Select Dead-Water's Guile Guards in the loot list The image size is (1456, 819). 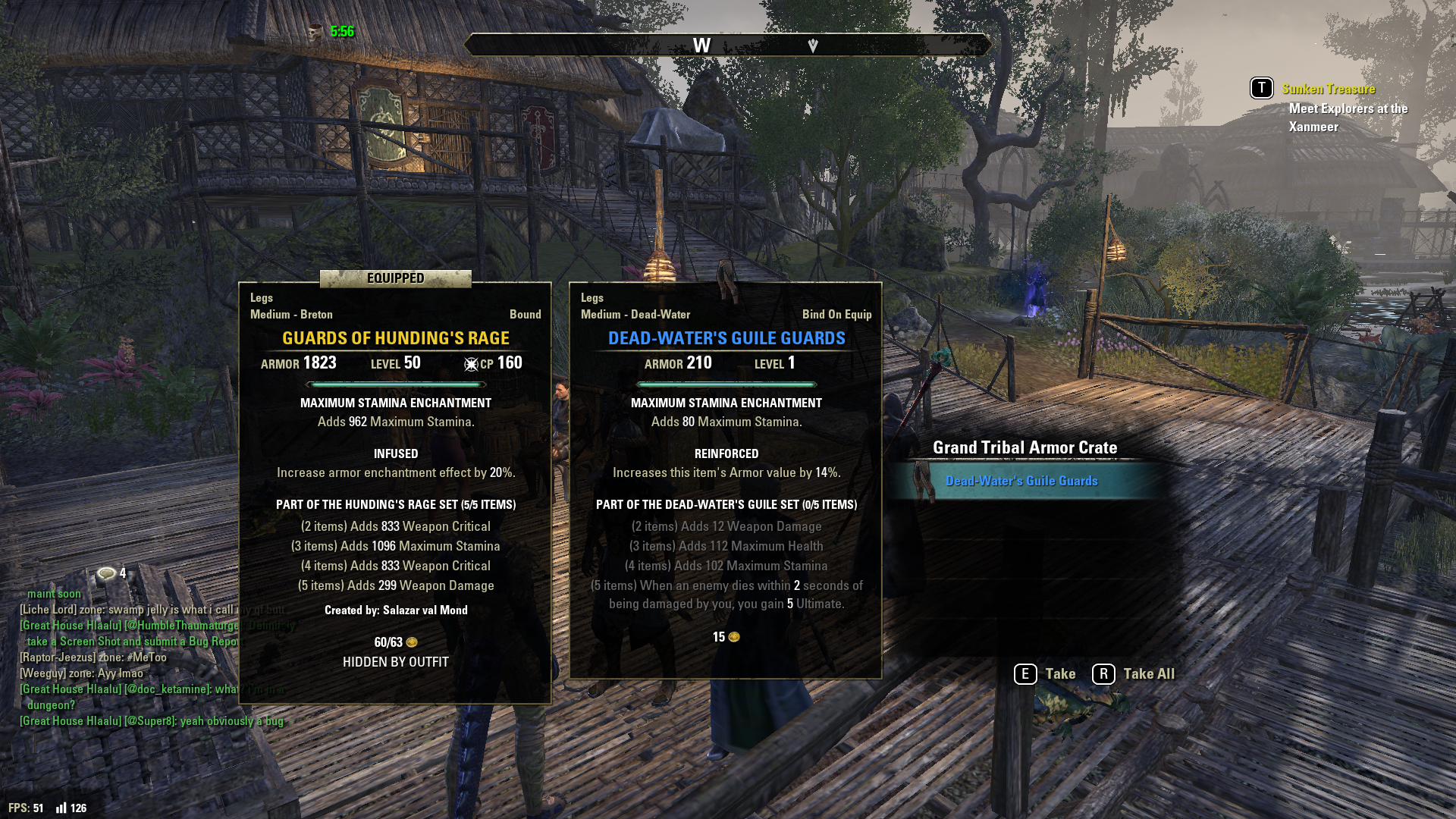click(x=1021, y=481)
